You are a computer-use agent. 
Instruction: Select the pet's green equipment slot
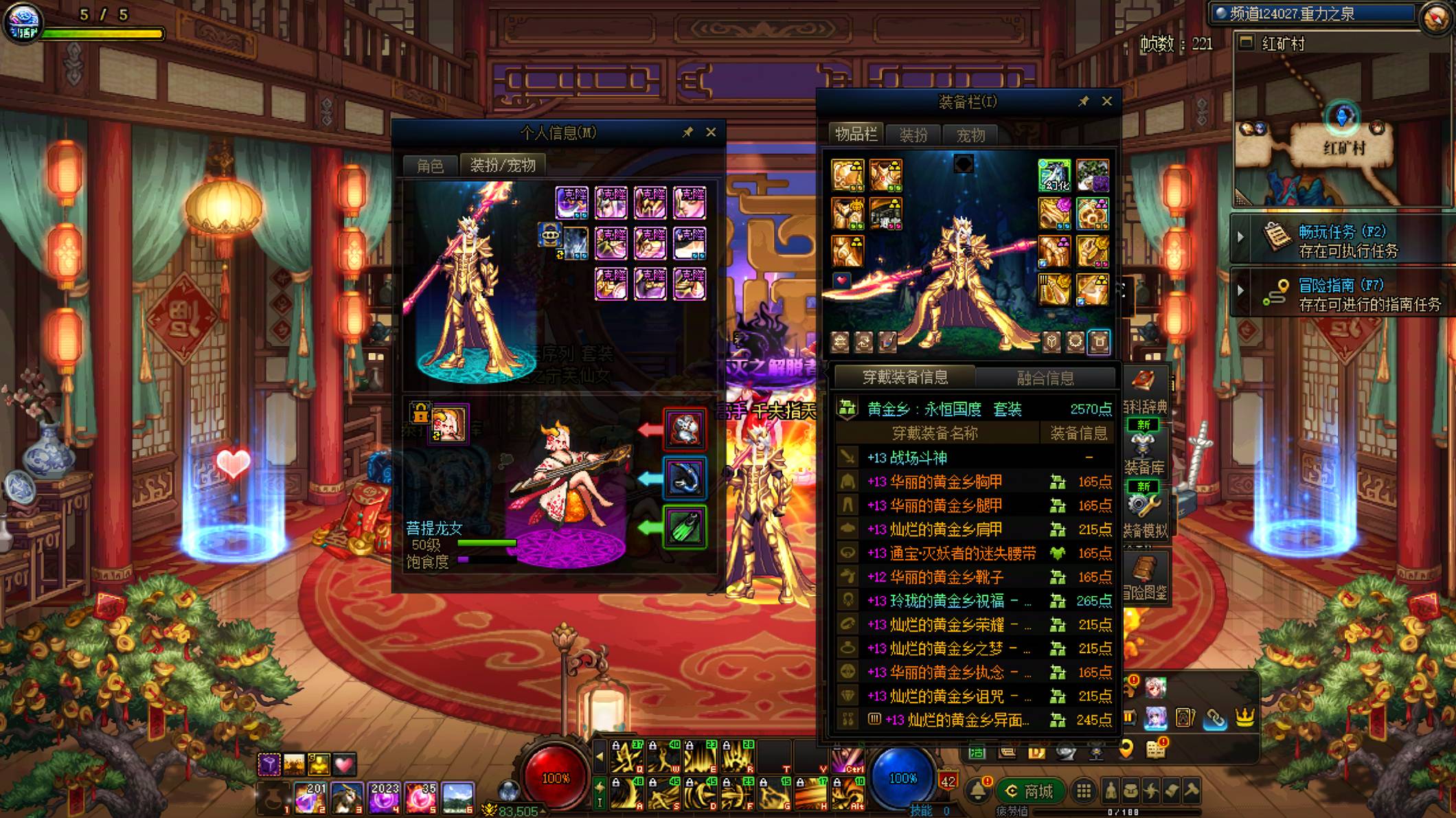click(684, 527)
